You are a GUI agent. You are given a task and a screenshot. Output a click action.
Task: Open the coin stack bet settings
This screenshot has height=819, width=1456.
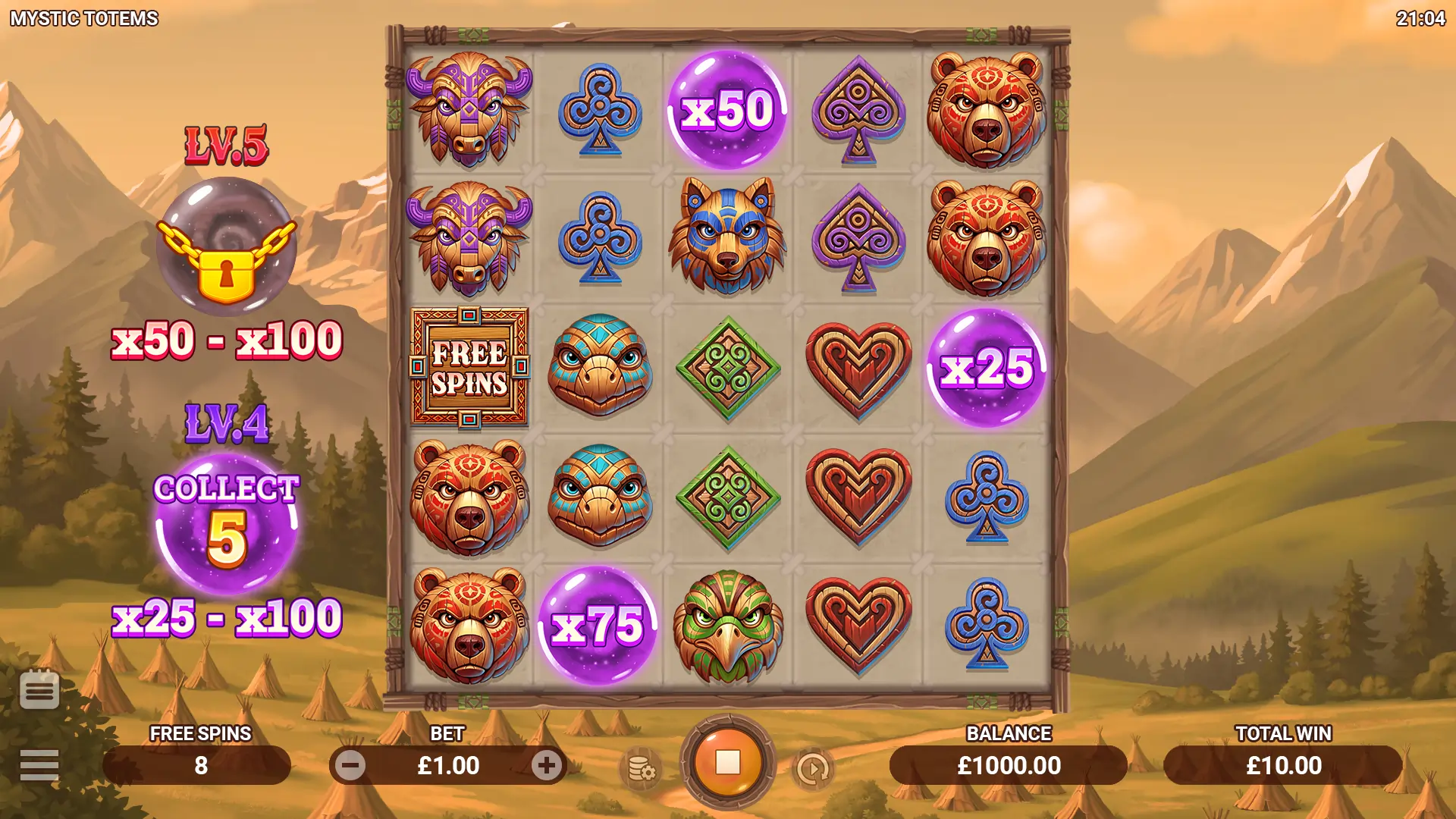[x=642, y=769]
